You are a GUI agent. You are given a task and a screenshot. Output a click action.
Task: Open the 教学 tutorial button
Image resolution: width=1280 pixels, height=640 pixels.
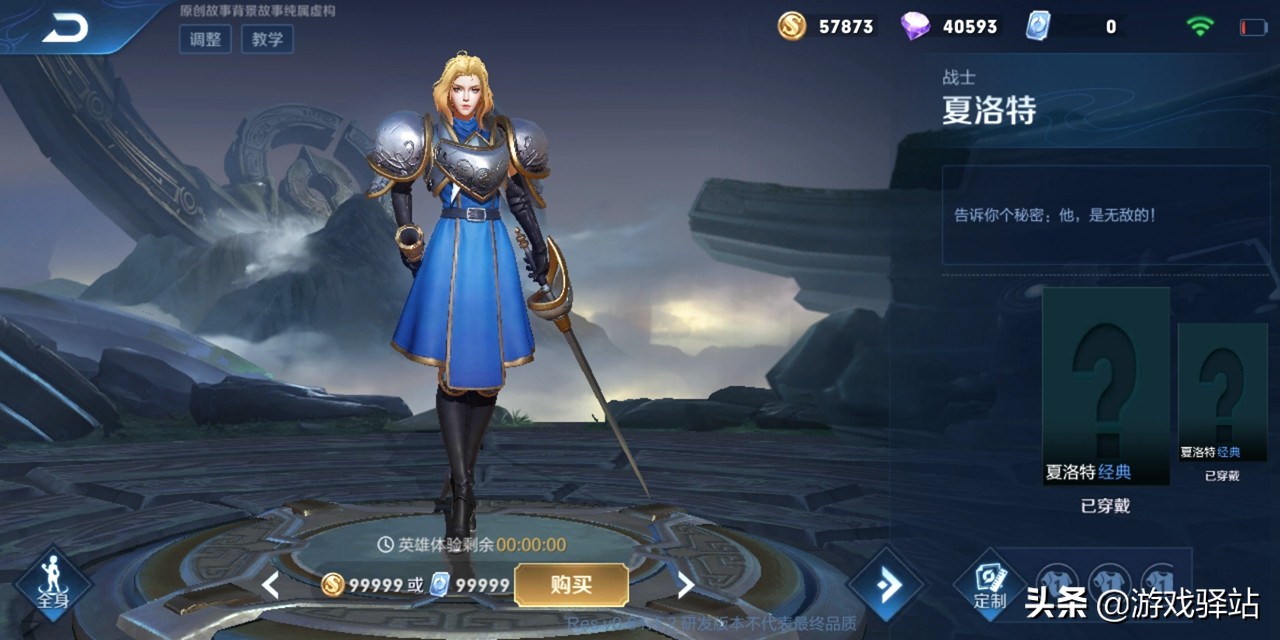pos(267,39)
